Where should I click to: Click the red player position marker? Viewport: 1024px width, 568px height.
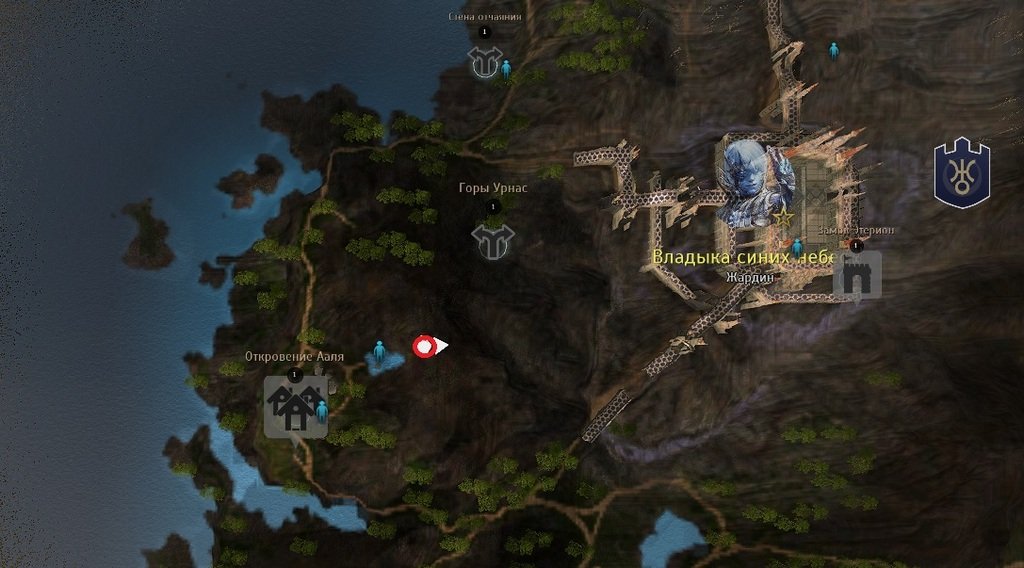coord(425,346)
